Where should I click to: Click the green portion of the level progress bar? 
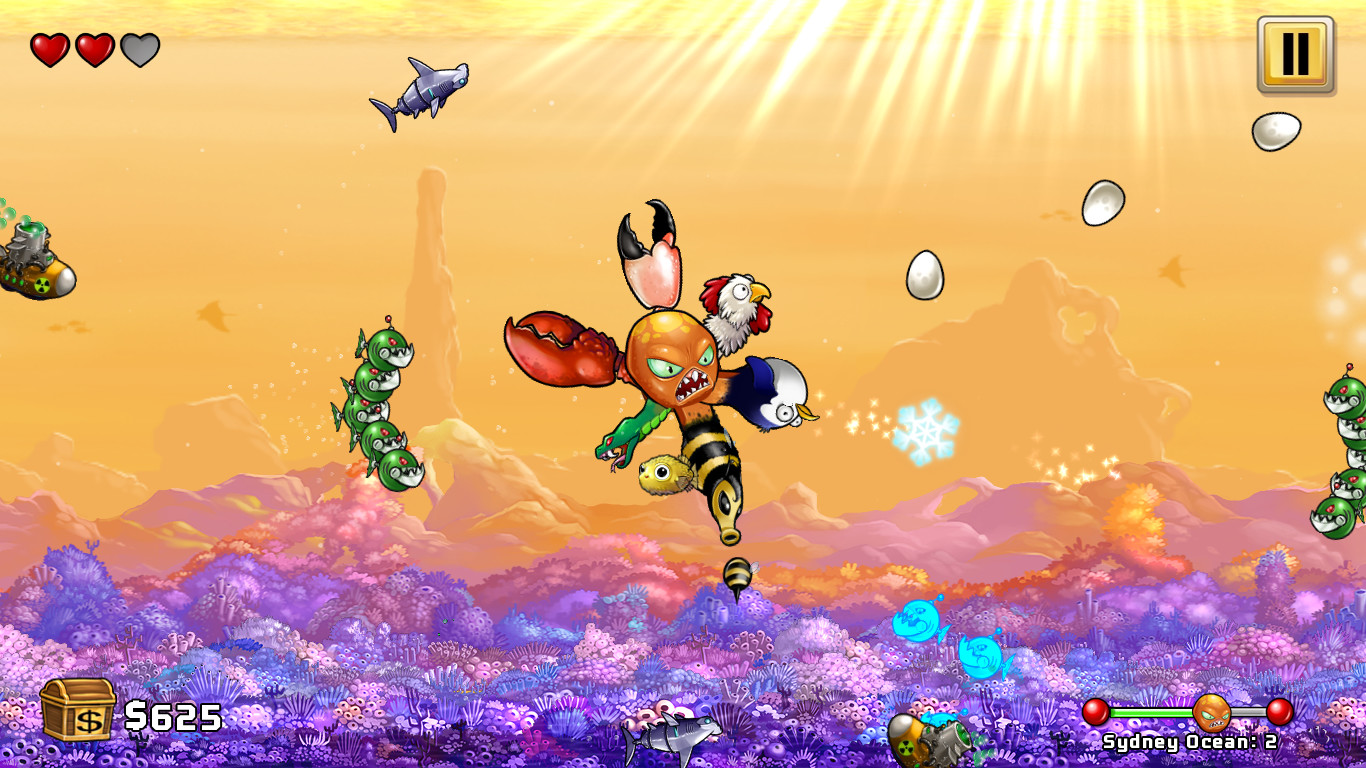click(1151, 712)
